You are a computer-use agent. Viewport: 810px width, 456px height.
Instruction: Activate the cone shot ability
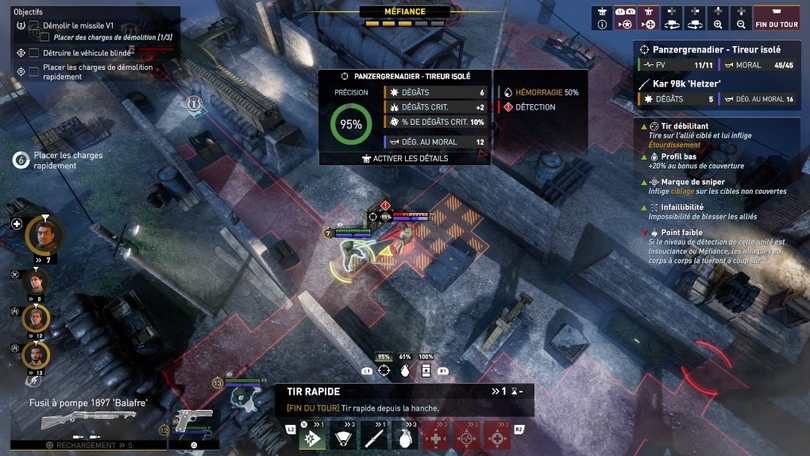point(344,437)
